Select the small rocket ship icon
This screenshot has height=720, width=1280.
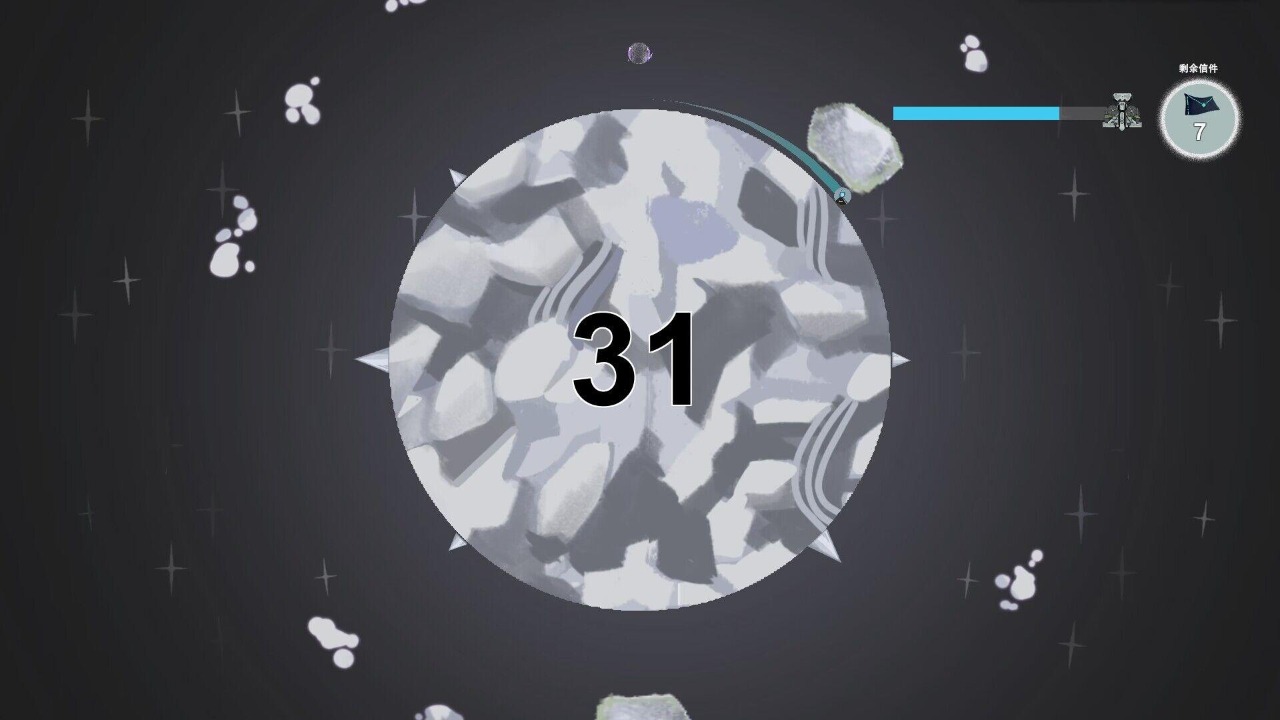[1122, 113]
